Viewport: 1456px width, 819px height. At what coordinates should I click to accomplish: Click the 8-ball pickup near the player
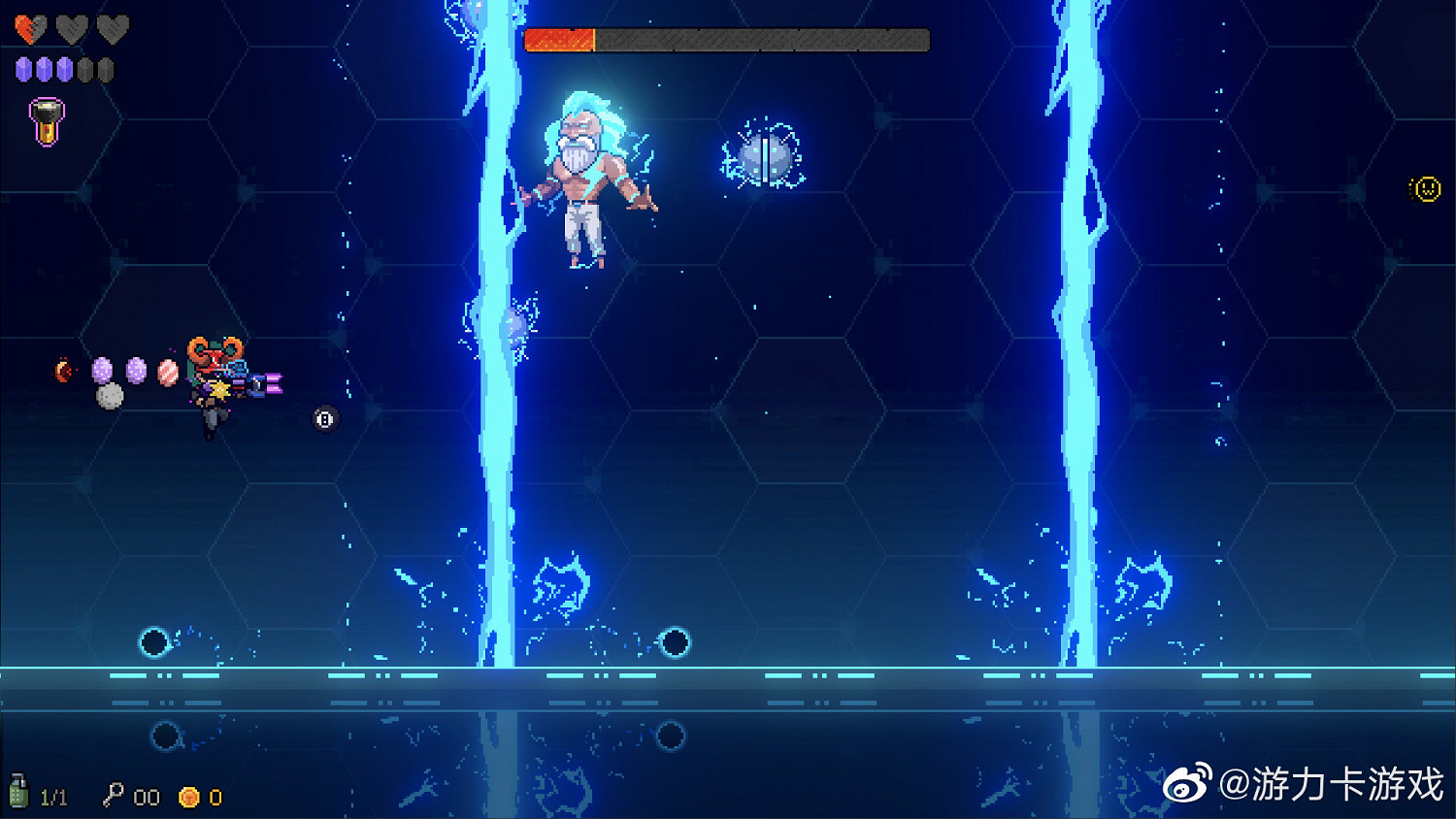[323, 417]
